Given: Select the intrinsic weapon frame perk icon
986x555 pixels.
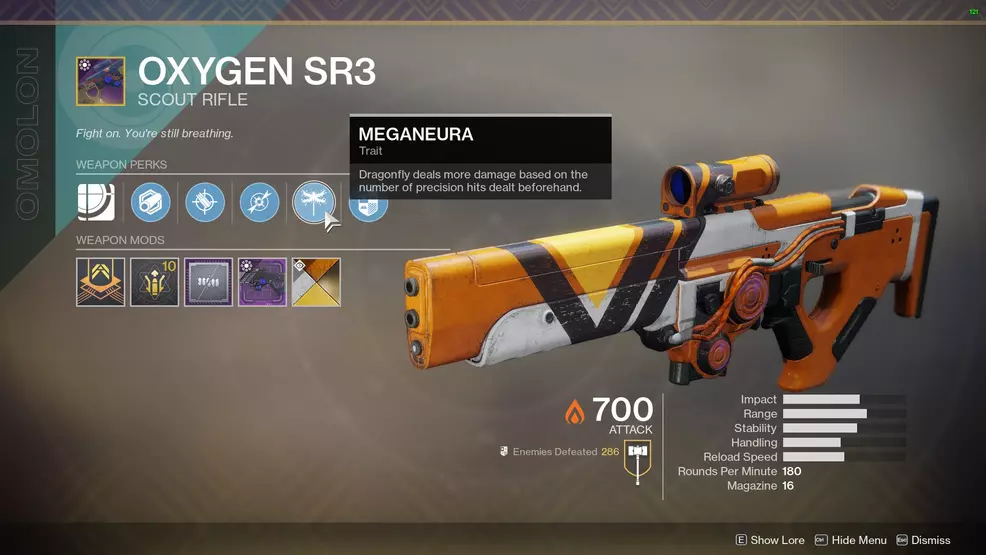Looking at the screenshot, I should 97,203.
